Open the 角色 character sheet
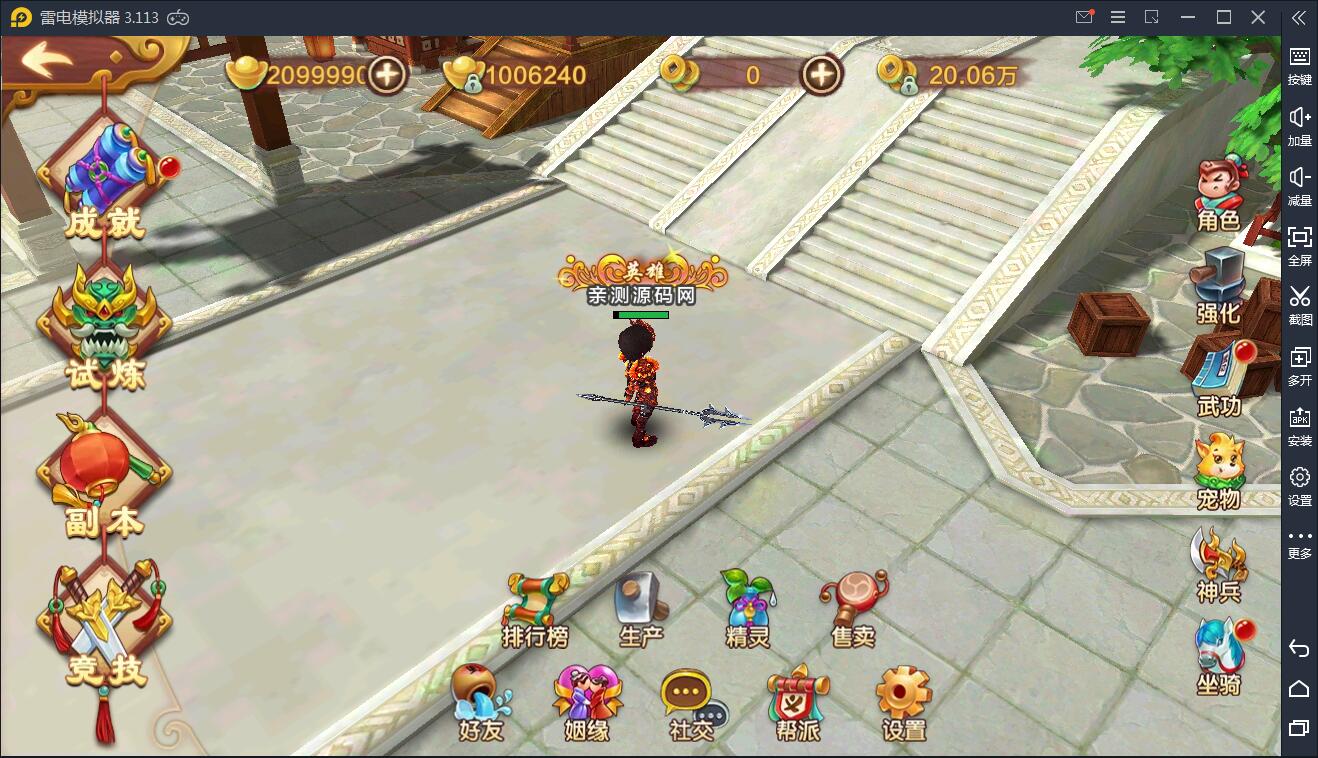This screenshot has height=758, width=1318. point(1218,195)
